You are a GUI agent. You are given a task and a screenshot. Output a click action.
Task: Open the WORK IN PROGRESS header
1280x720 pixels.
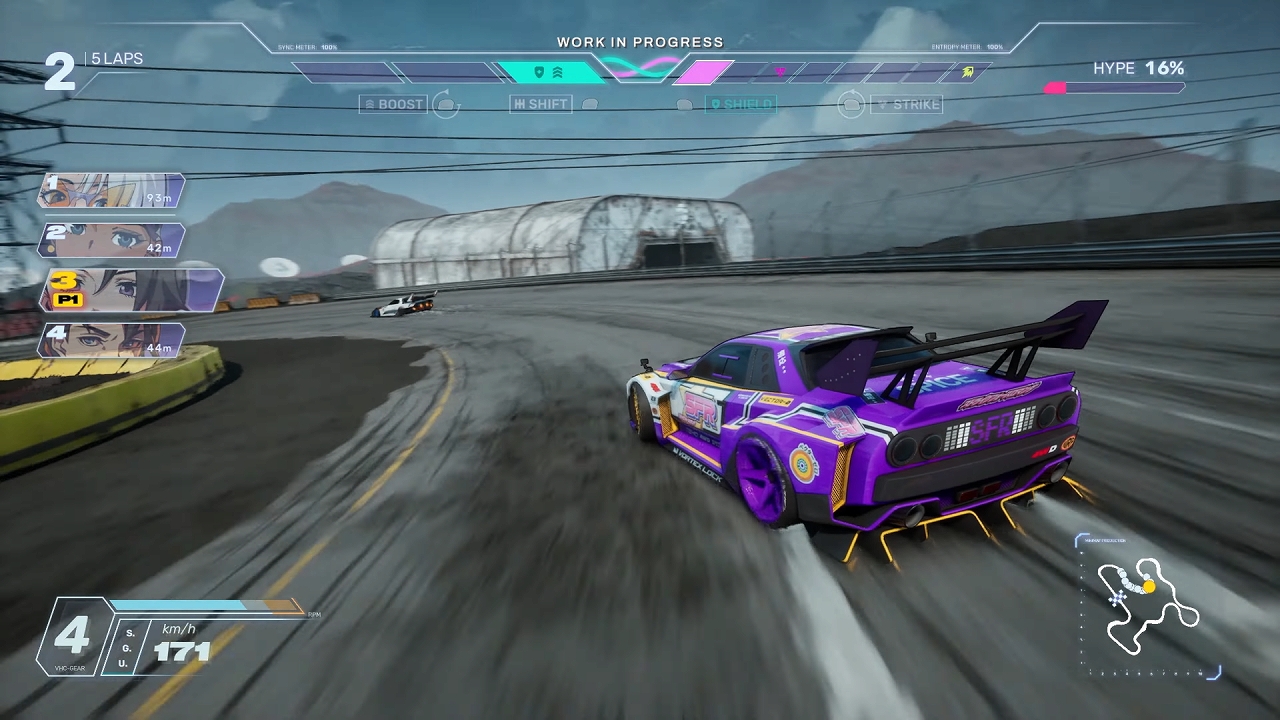click(x=640, y=42)
